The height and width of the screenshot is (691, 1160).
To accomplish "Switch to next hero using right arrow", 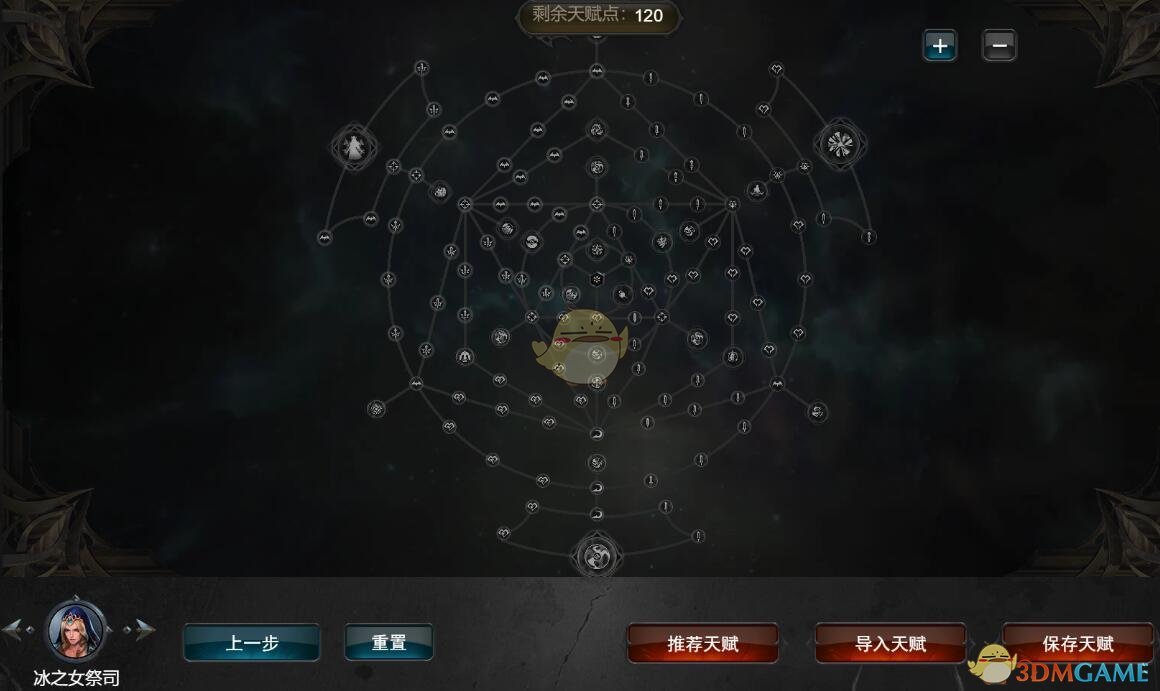I will pyautogui.click(x=143, y=629).
